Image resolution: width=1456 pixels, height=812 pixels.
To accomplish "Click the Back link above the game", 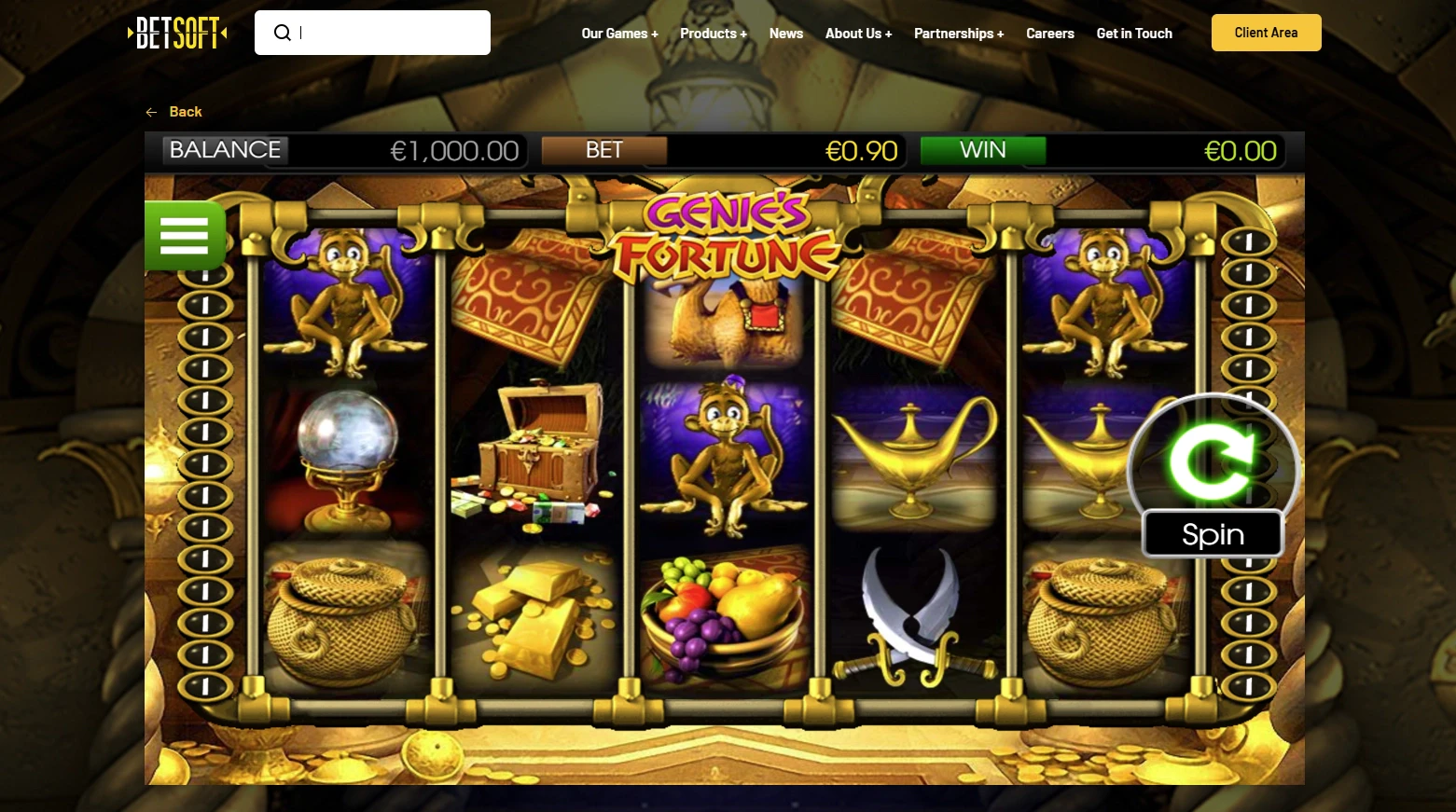I will (187, 112).
